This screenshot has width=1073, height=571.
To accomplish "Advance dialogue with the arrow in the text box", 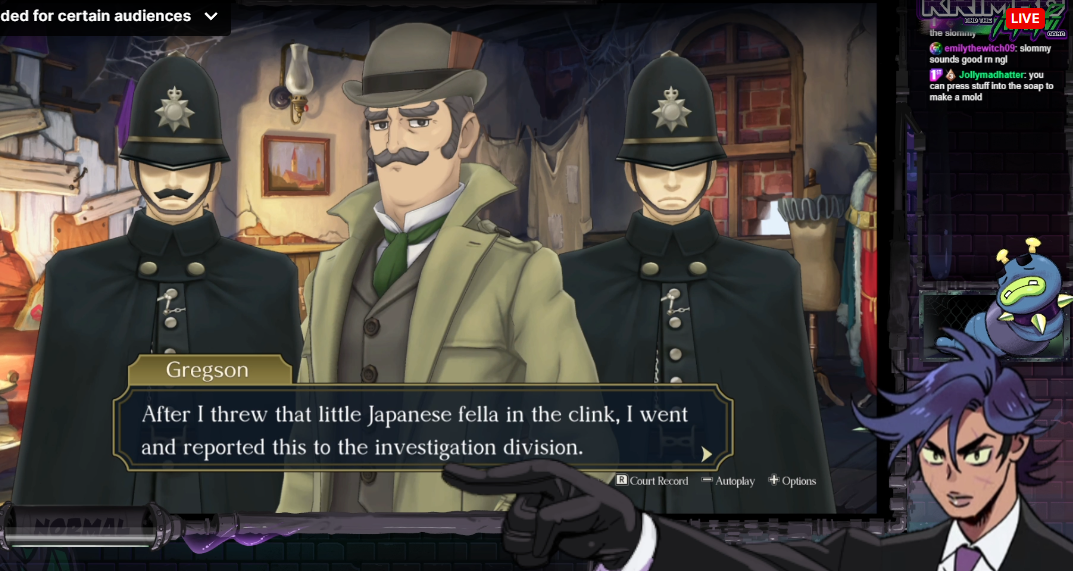I will (707, 454).
